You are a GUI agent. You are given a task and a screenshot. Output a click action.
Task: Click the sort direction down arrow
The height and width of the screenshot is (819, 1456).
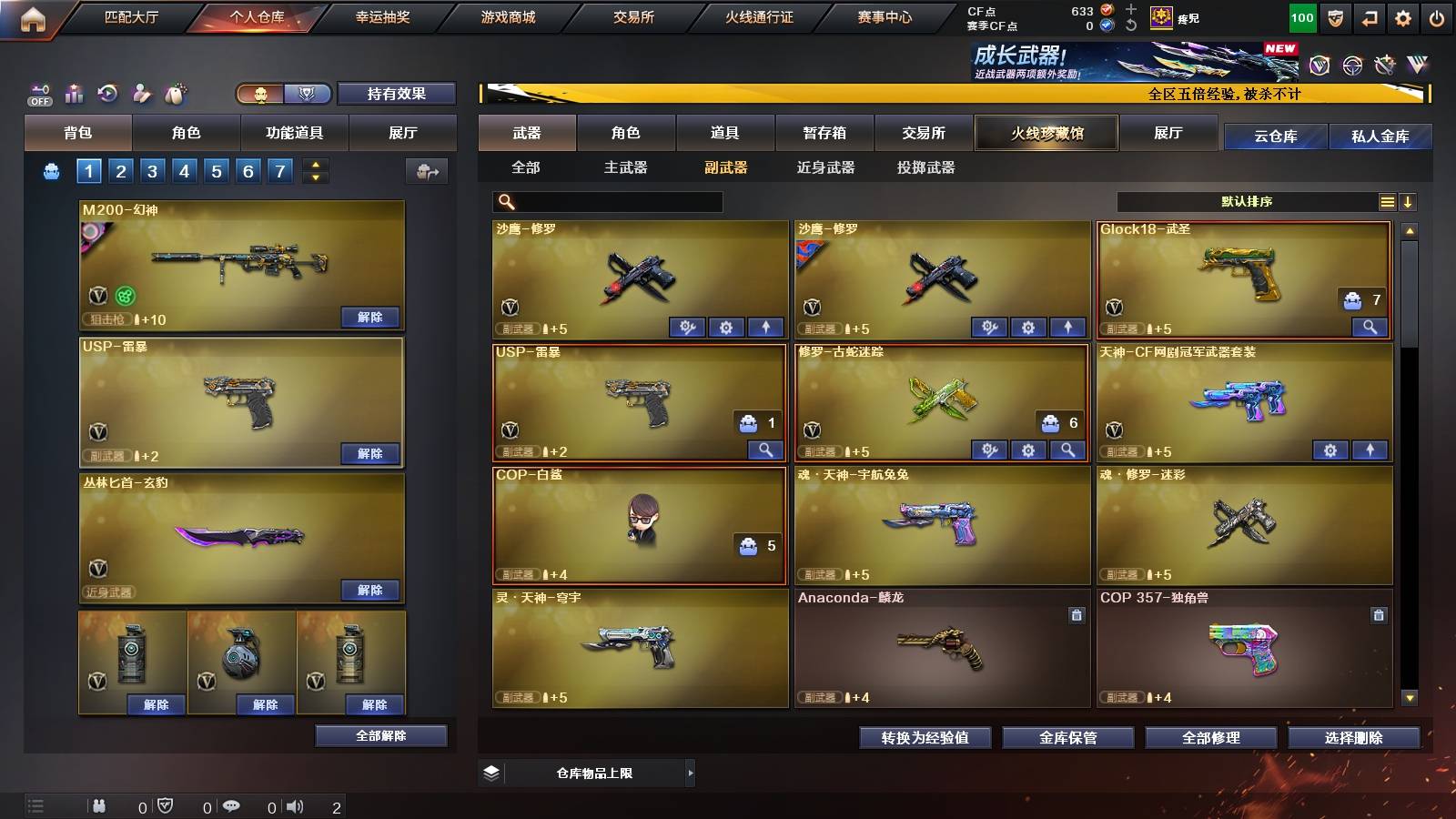[1409, 202]
